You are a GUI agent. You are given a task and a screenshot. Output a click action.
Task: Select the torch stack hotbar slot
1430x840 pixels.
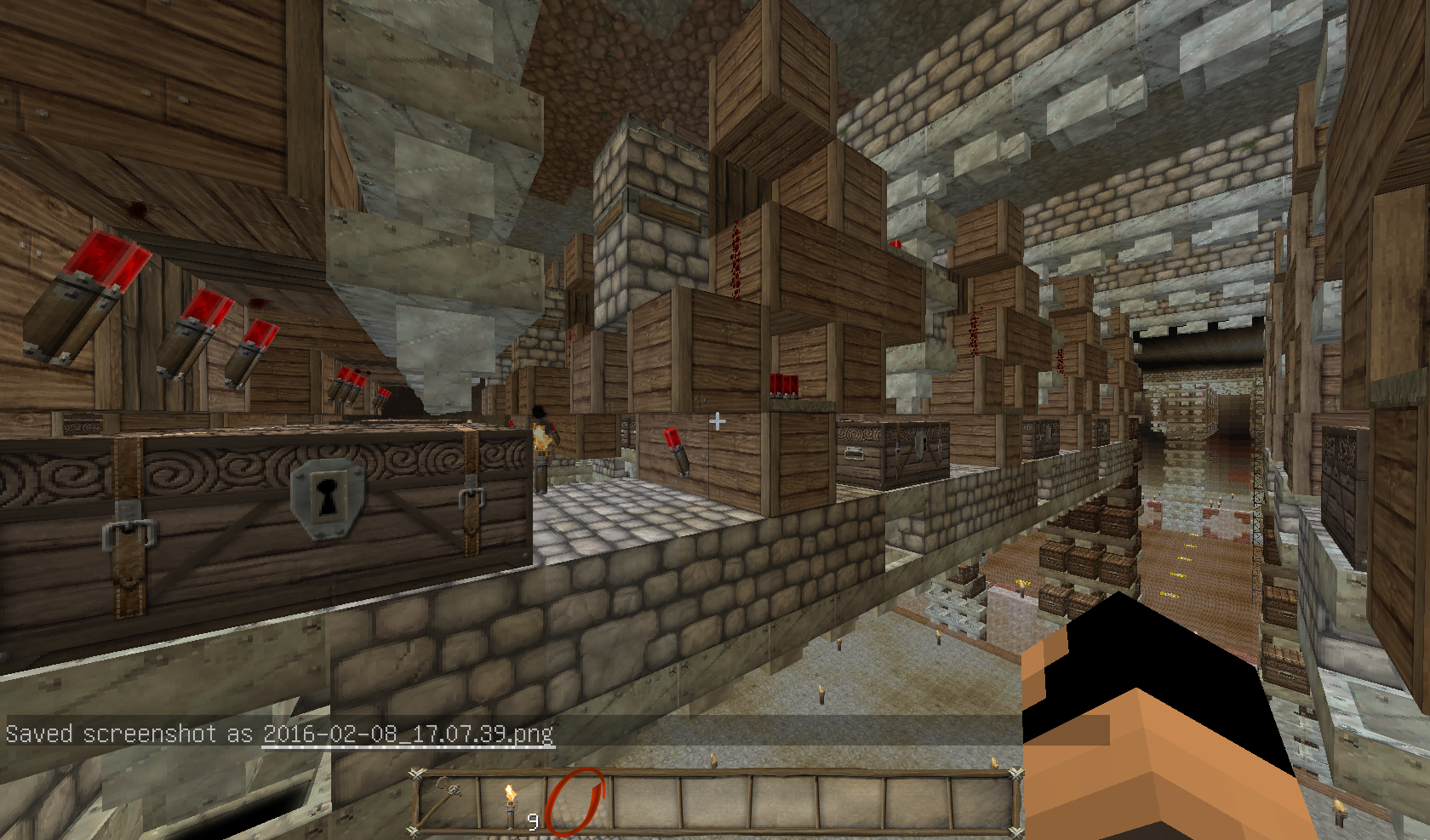[x=512, y=803]
